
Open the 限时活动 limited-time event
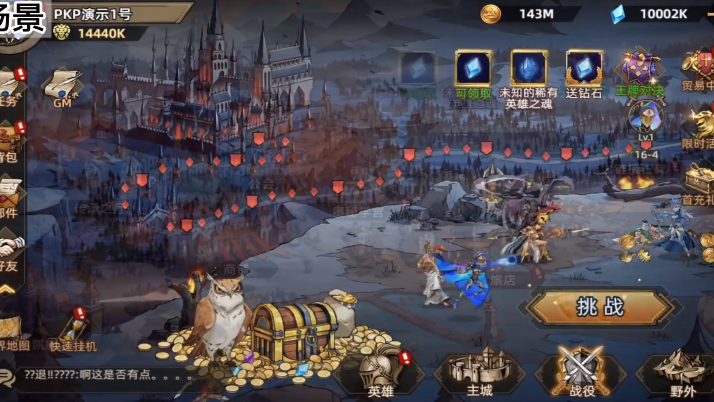698,128
